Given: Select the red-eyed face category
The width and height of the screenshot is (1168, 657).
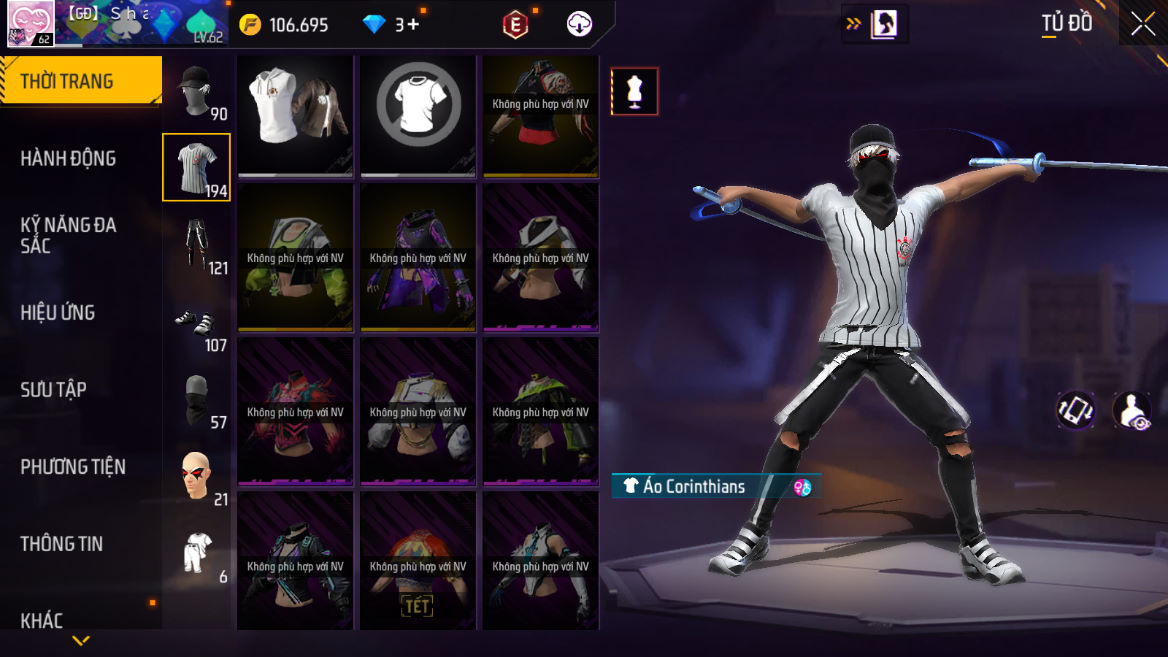Looking at the screenshot, I should click(x=196, y=476).
